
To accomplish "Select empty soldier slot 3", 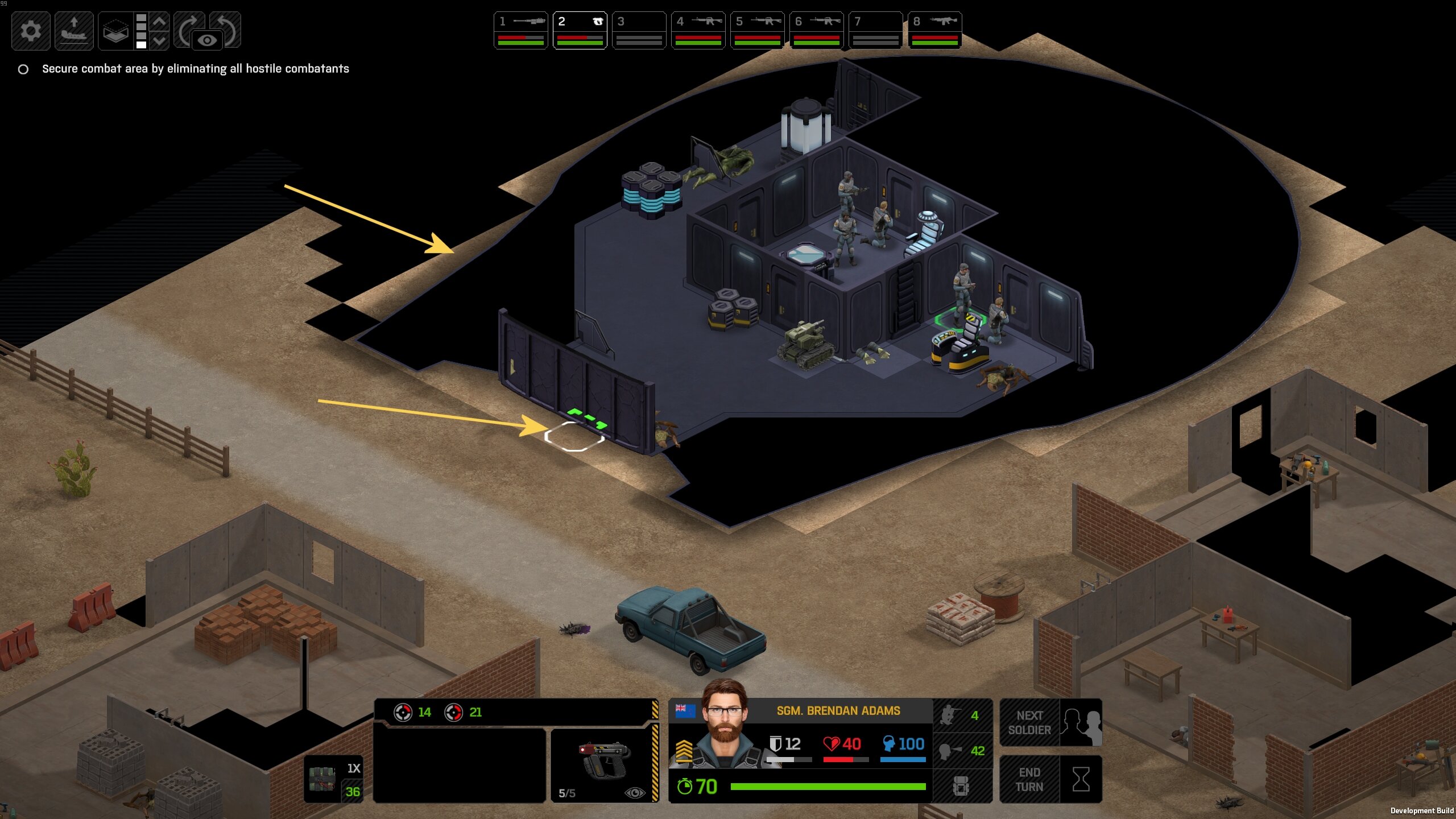I will 639,30.
